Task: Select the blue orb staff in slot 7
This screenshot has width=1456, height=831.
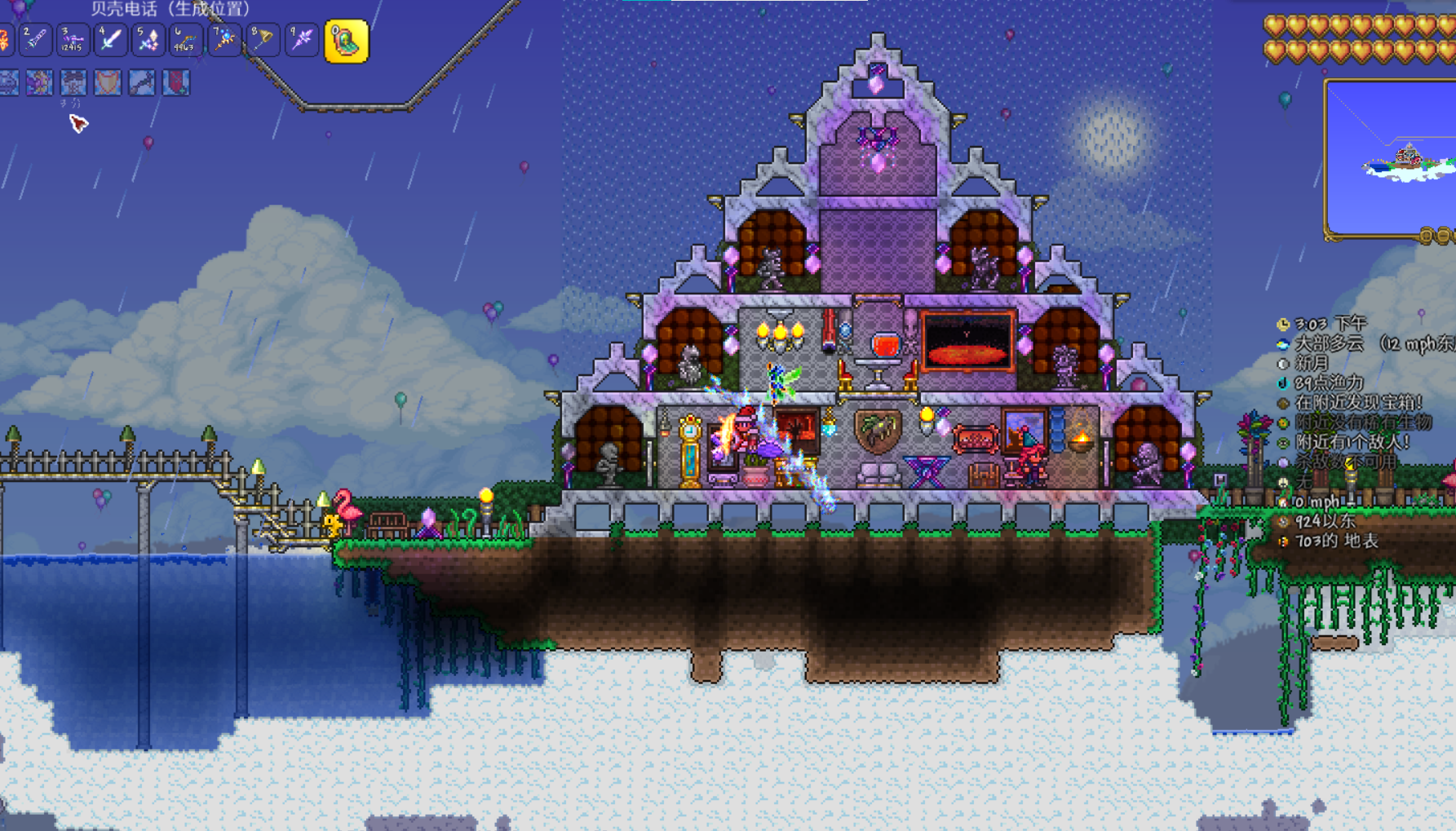Action: click(x=224, y=39)
